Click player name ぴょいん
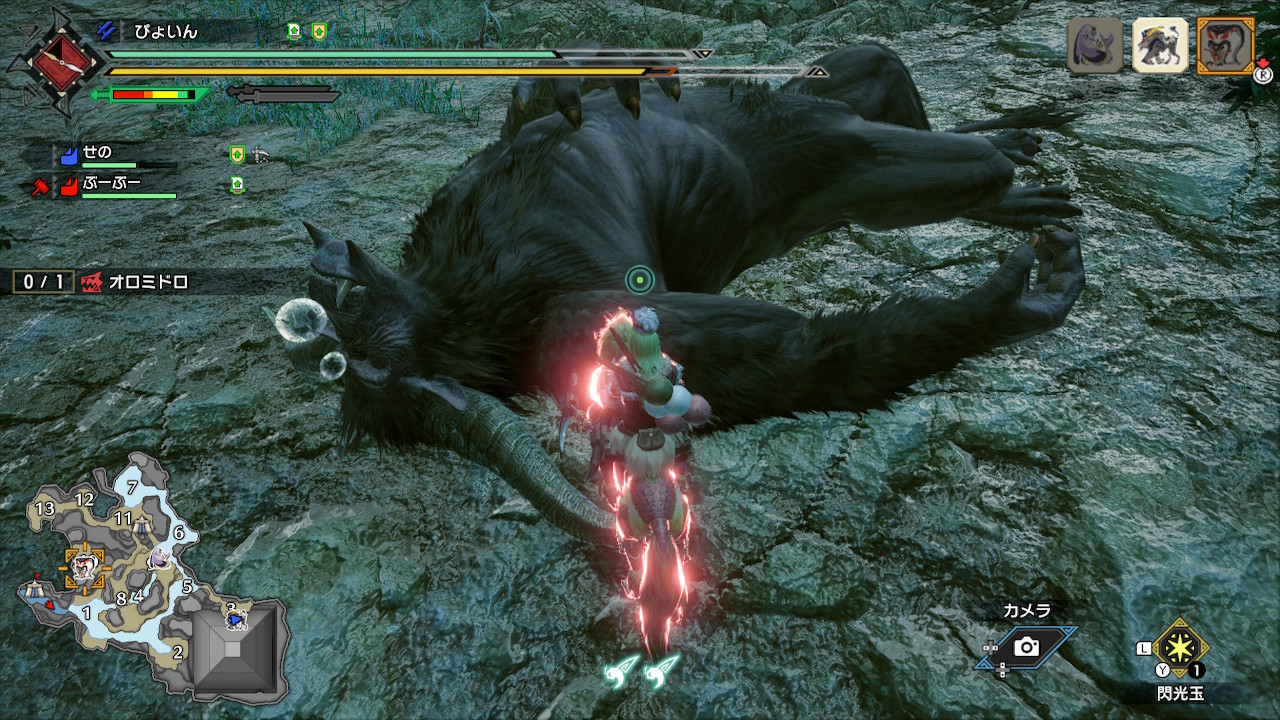Screen dimensions: 1280x720 tap(166, 32)
